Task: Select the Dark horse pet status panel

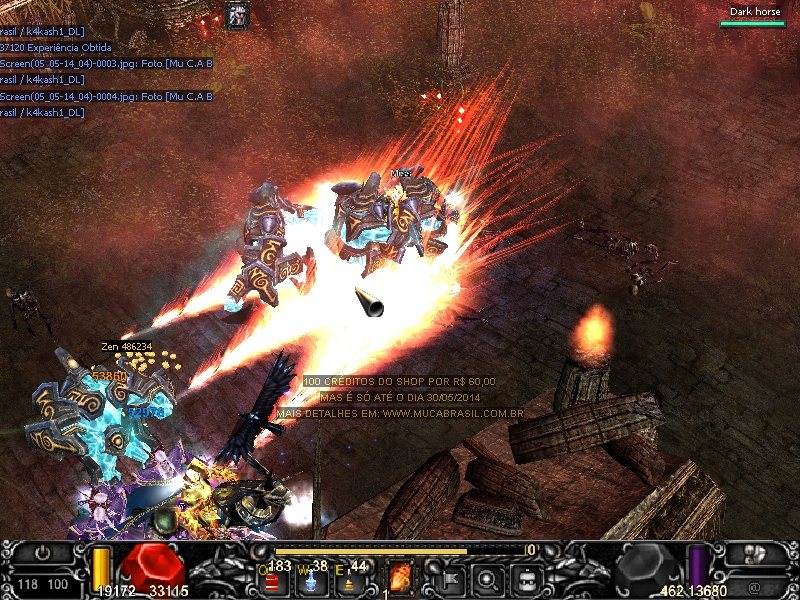Action: tap(755, 16)
